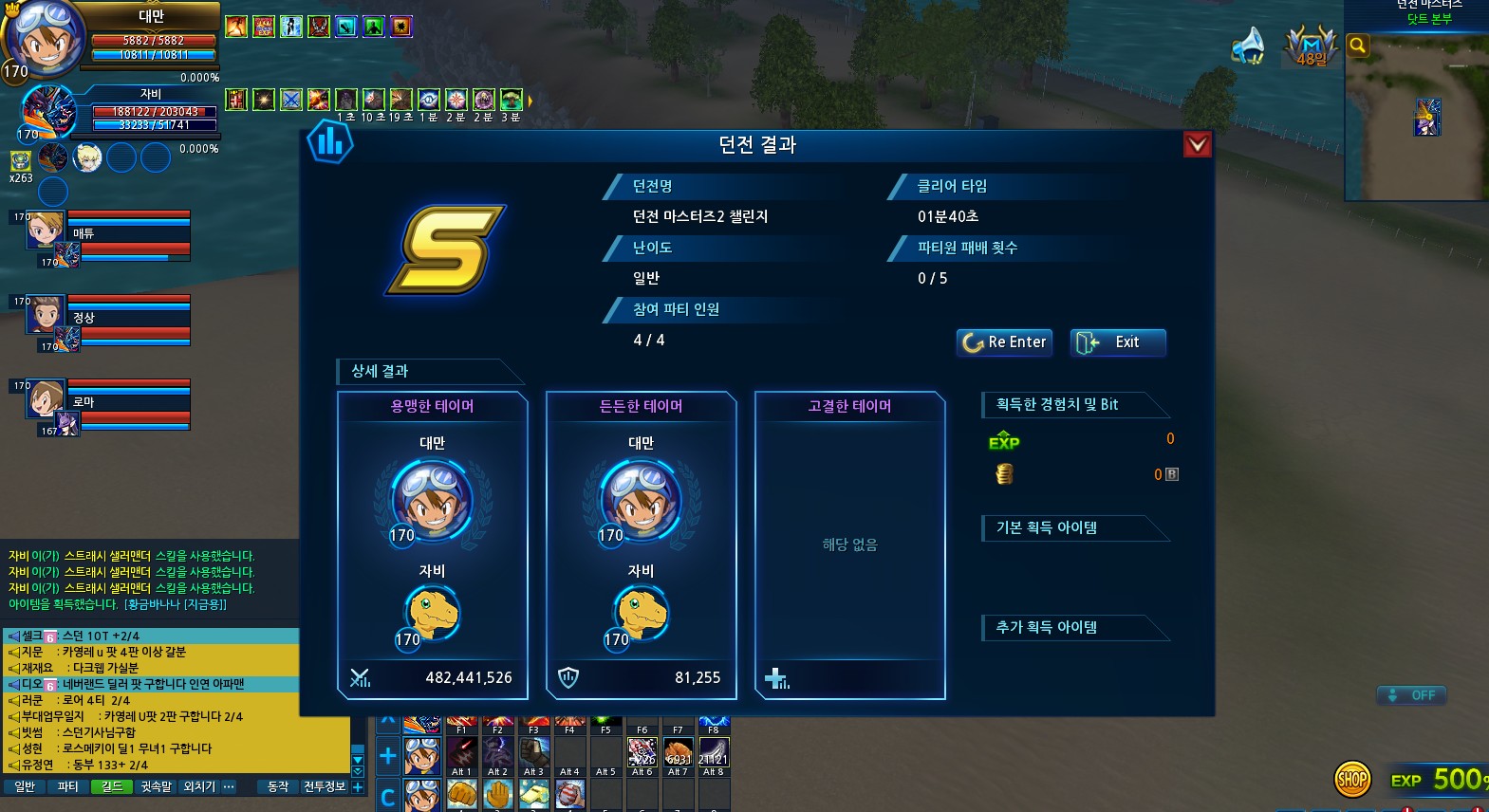Viewport: 1489px width, 812px height.
Task: Select party member 로마's portrait
Action: pos(45,399)
